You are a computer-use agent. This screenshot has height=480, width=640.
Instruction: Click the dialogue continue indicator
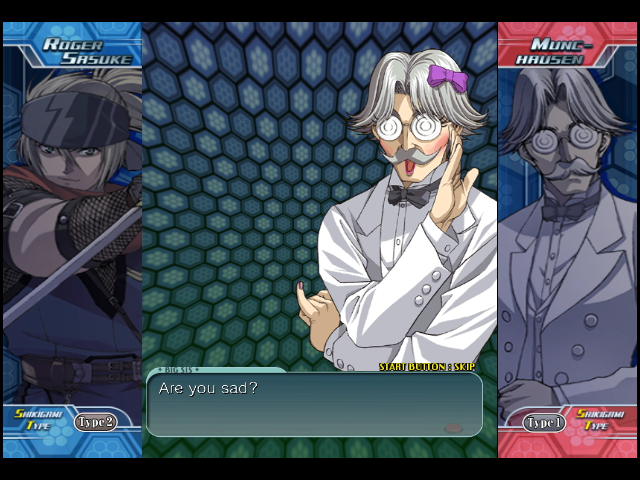click(x=453, y=427)
